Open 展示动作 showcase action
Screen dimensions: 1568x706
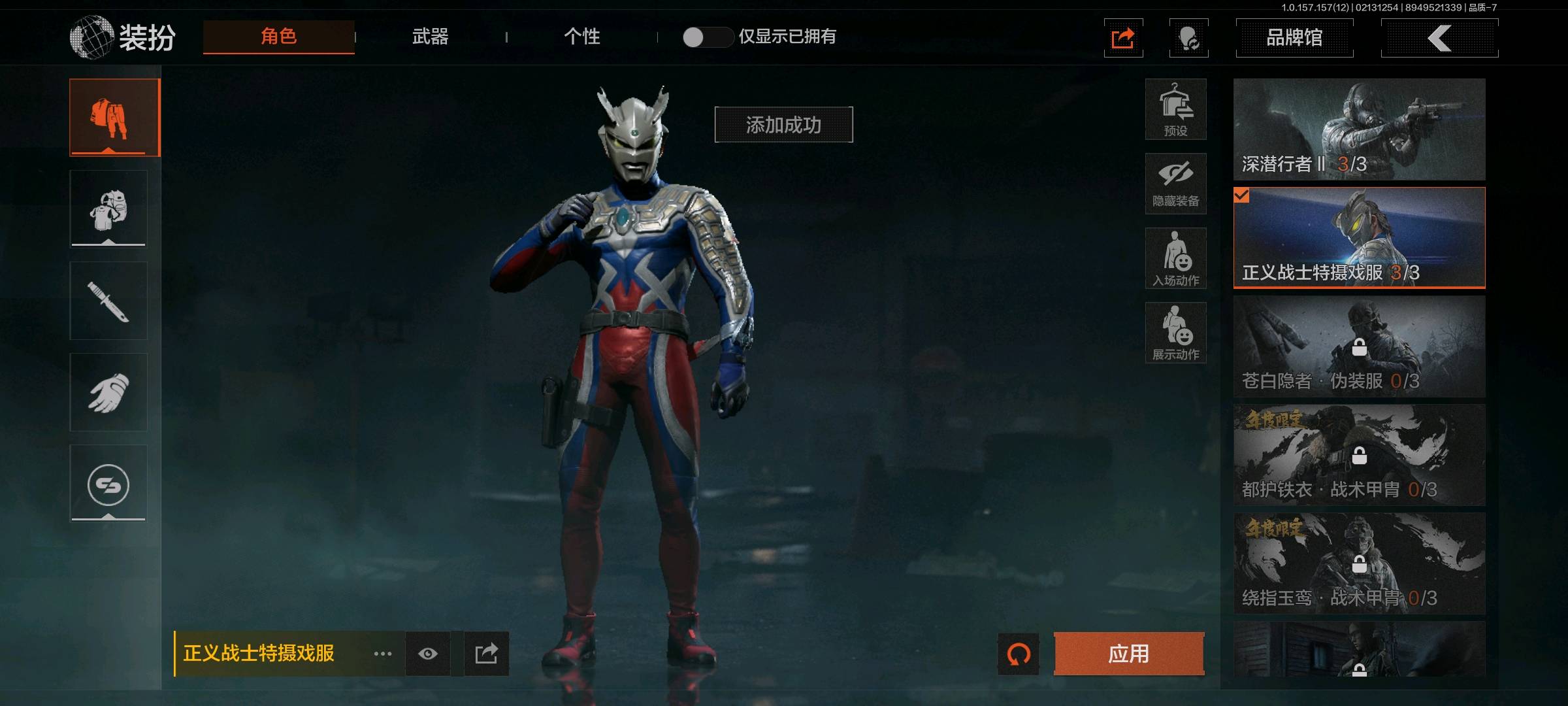point(1175,333)
